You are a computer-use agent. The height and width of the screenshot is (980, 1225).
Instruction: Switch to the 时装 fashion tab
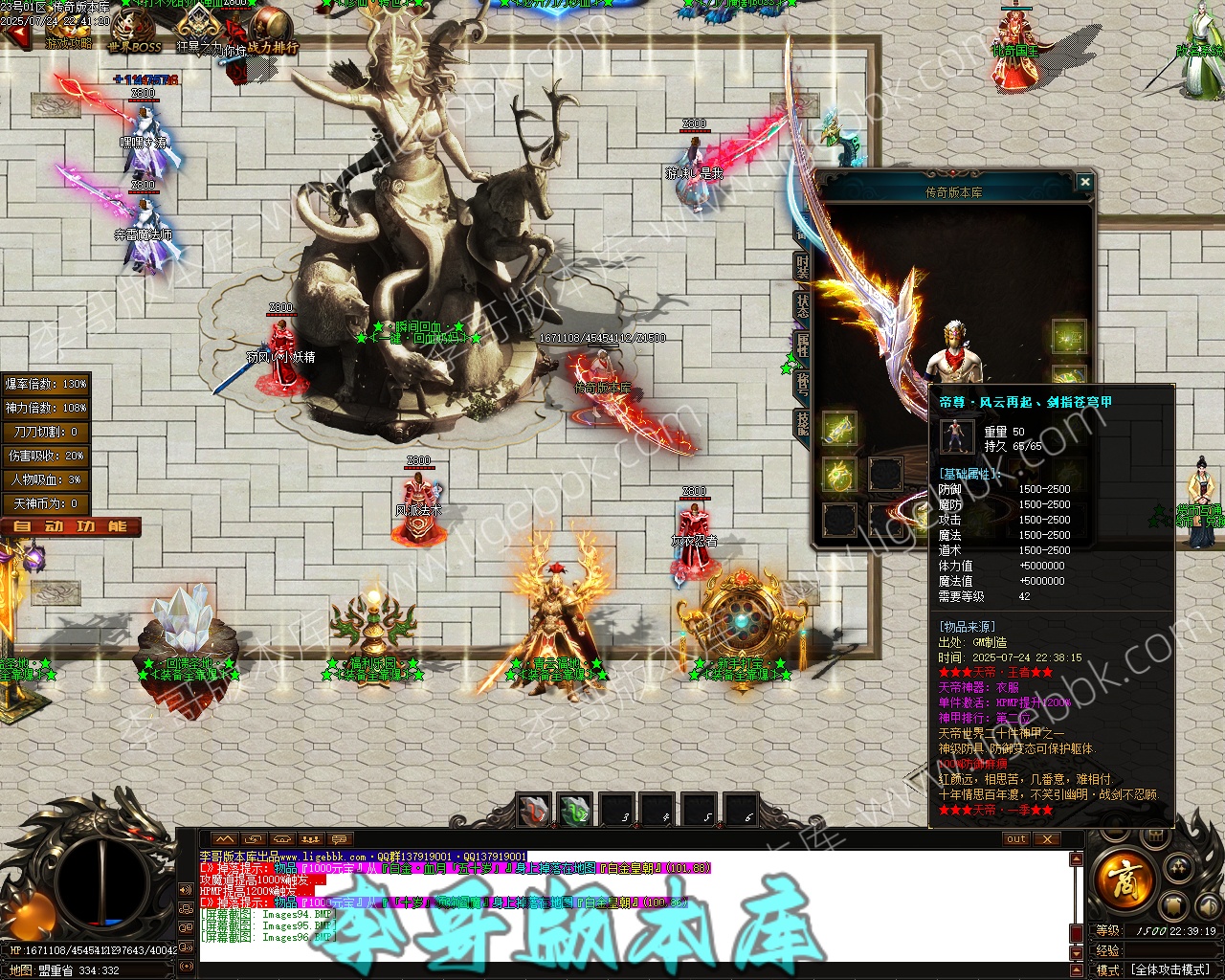802,267
